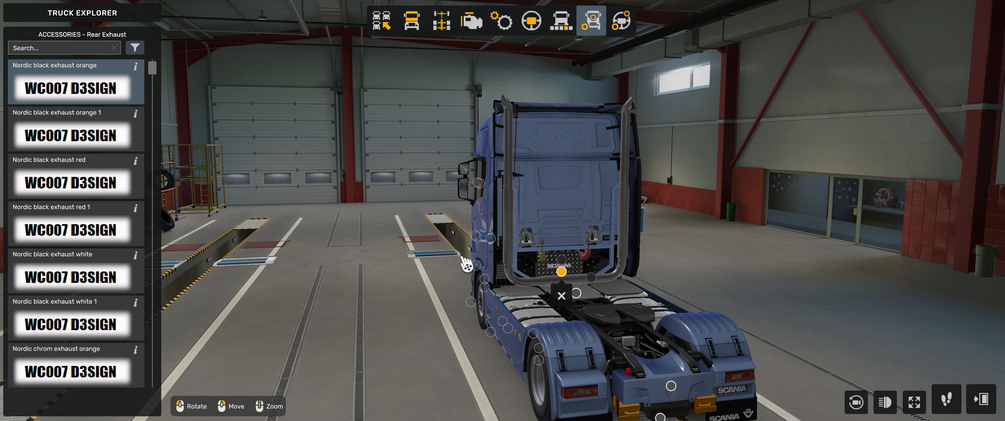Show info for Nordic black exhaust orange

(x=136, y=66)
